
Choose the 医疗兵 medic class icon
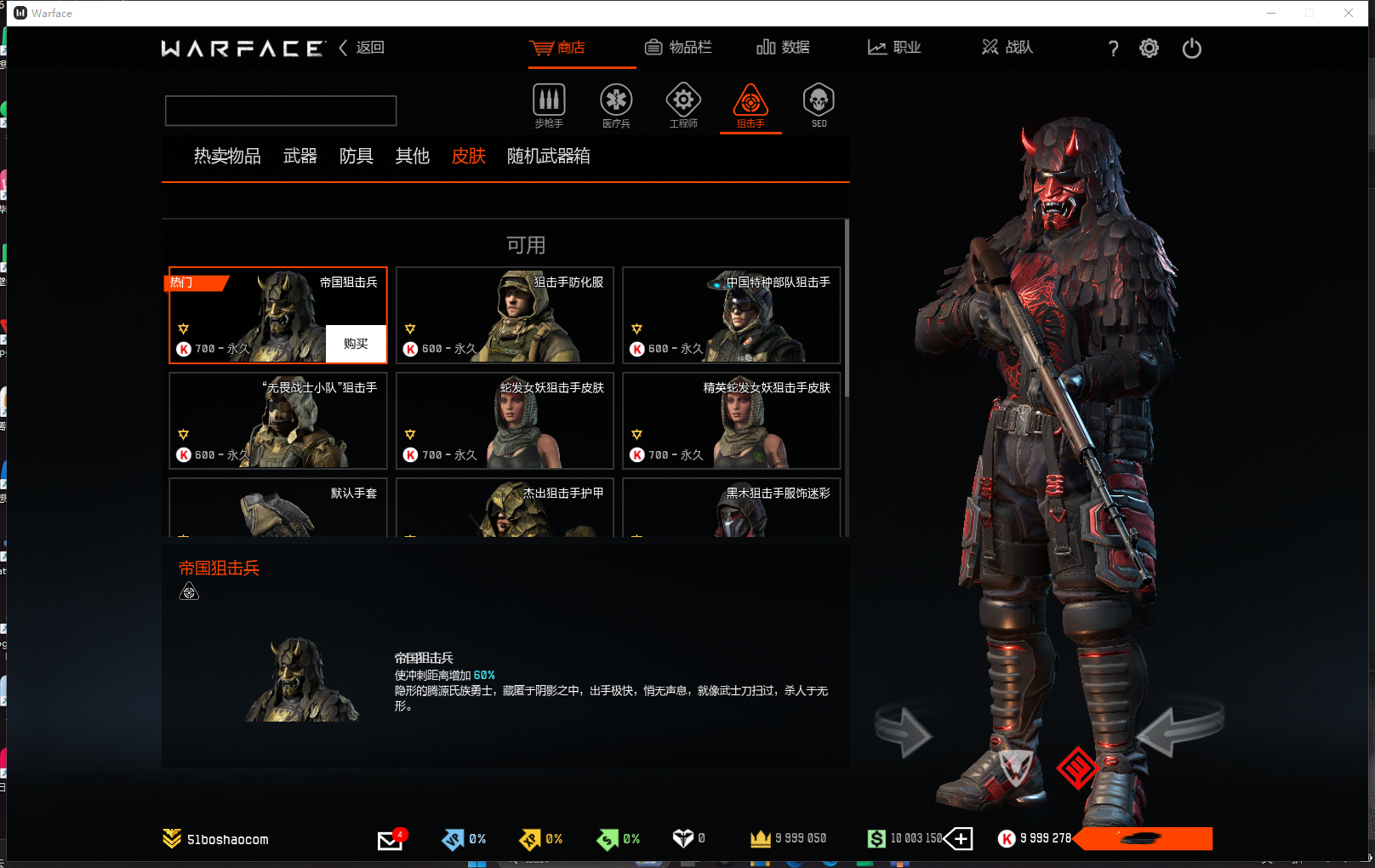[616, 105]
